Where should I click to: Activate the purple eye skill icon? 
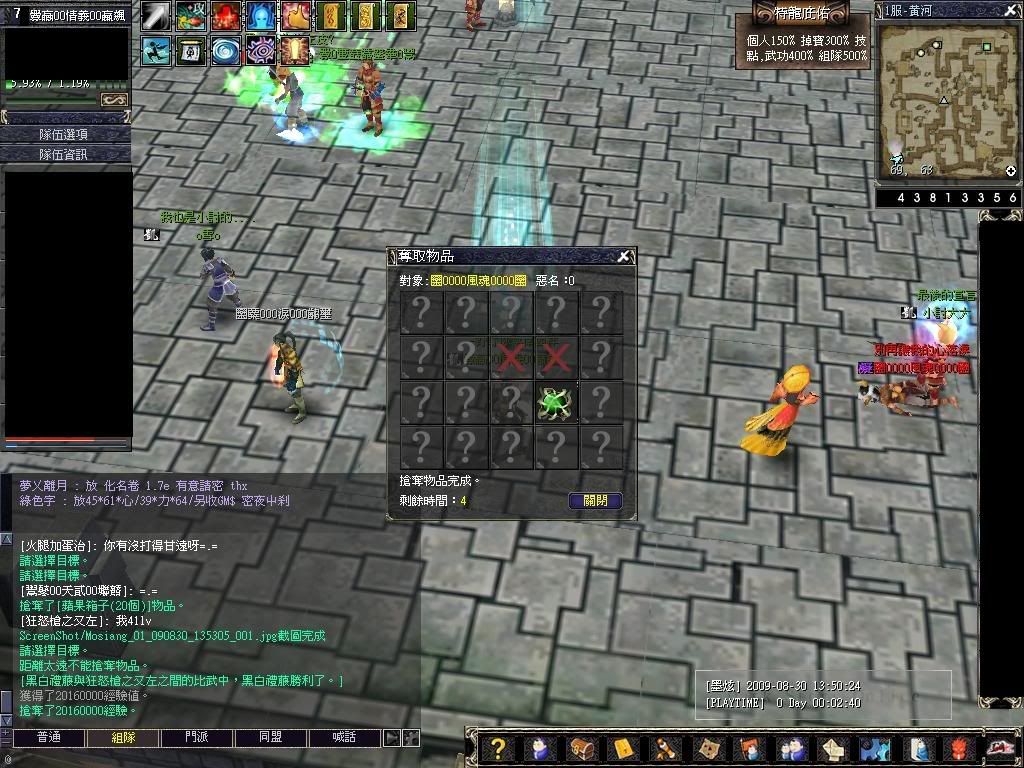point(260,49)
